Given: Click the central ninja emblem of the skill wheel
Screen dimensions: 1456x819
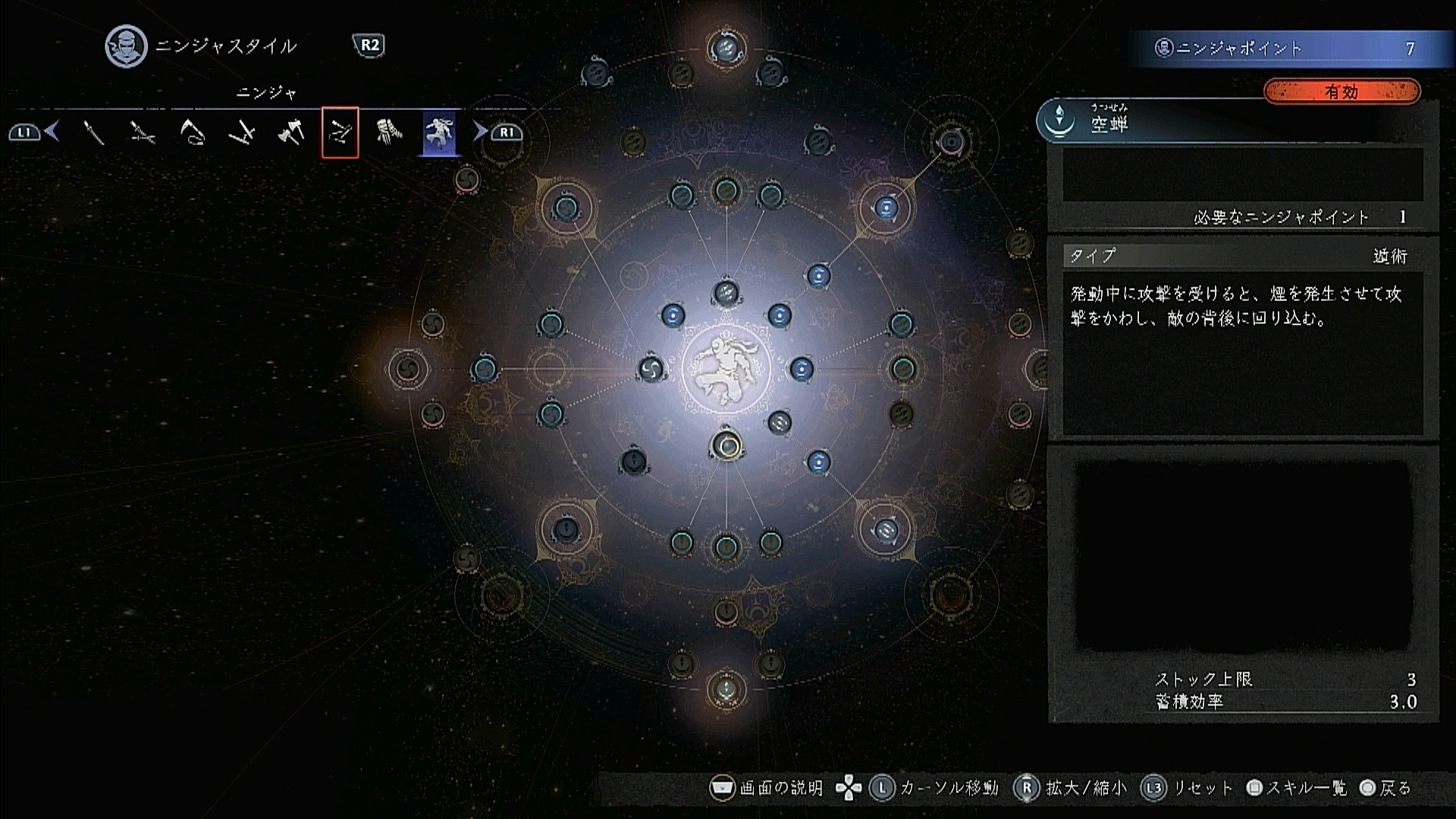Looking at the screenshot, I should coord(726,369).
